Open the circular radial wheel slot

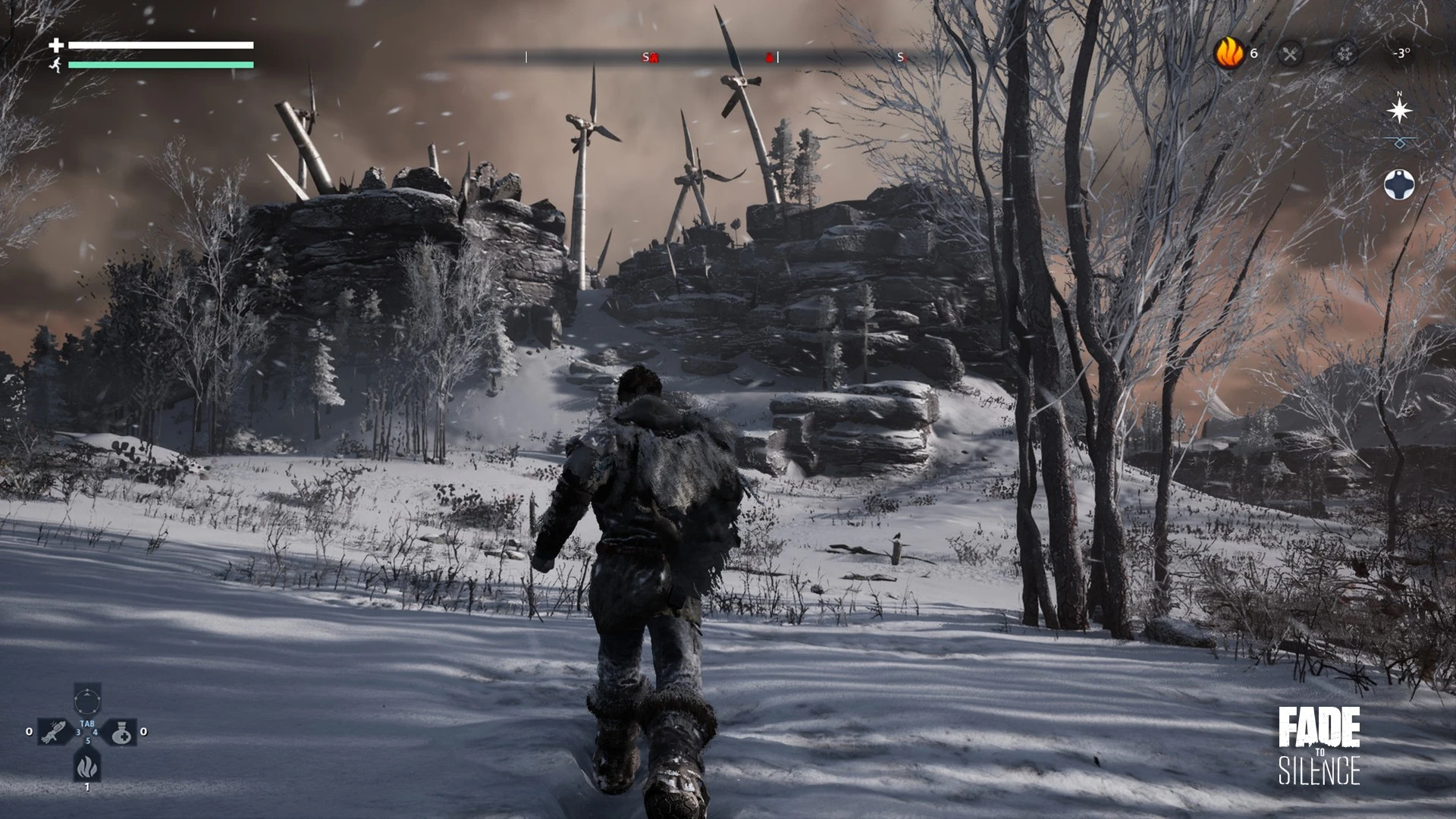(x=87, y=698)
